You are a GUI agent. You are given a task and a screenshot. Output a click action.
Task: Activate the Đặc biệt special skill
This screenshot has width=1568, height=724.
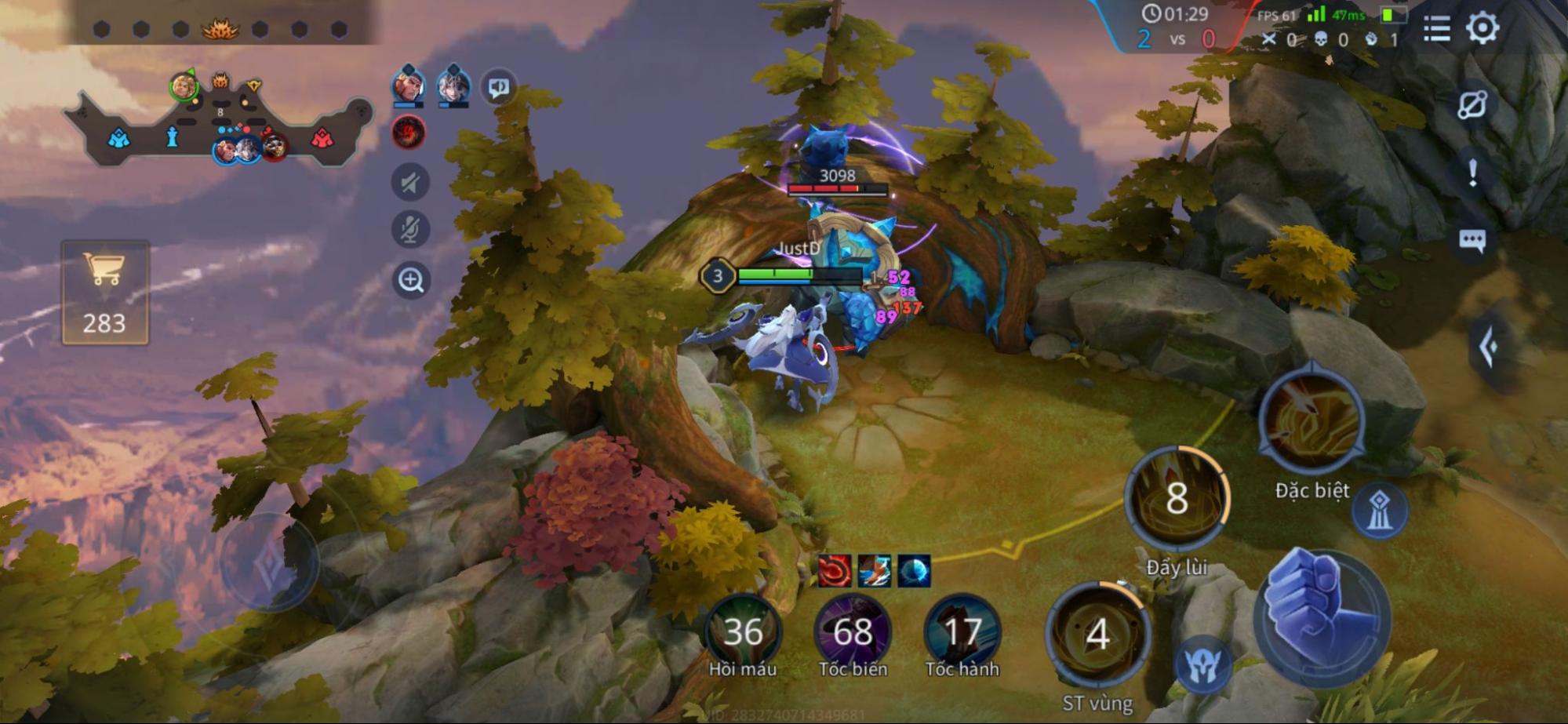pyautogui.click(x=1312, y=424)
